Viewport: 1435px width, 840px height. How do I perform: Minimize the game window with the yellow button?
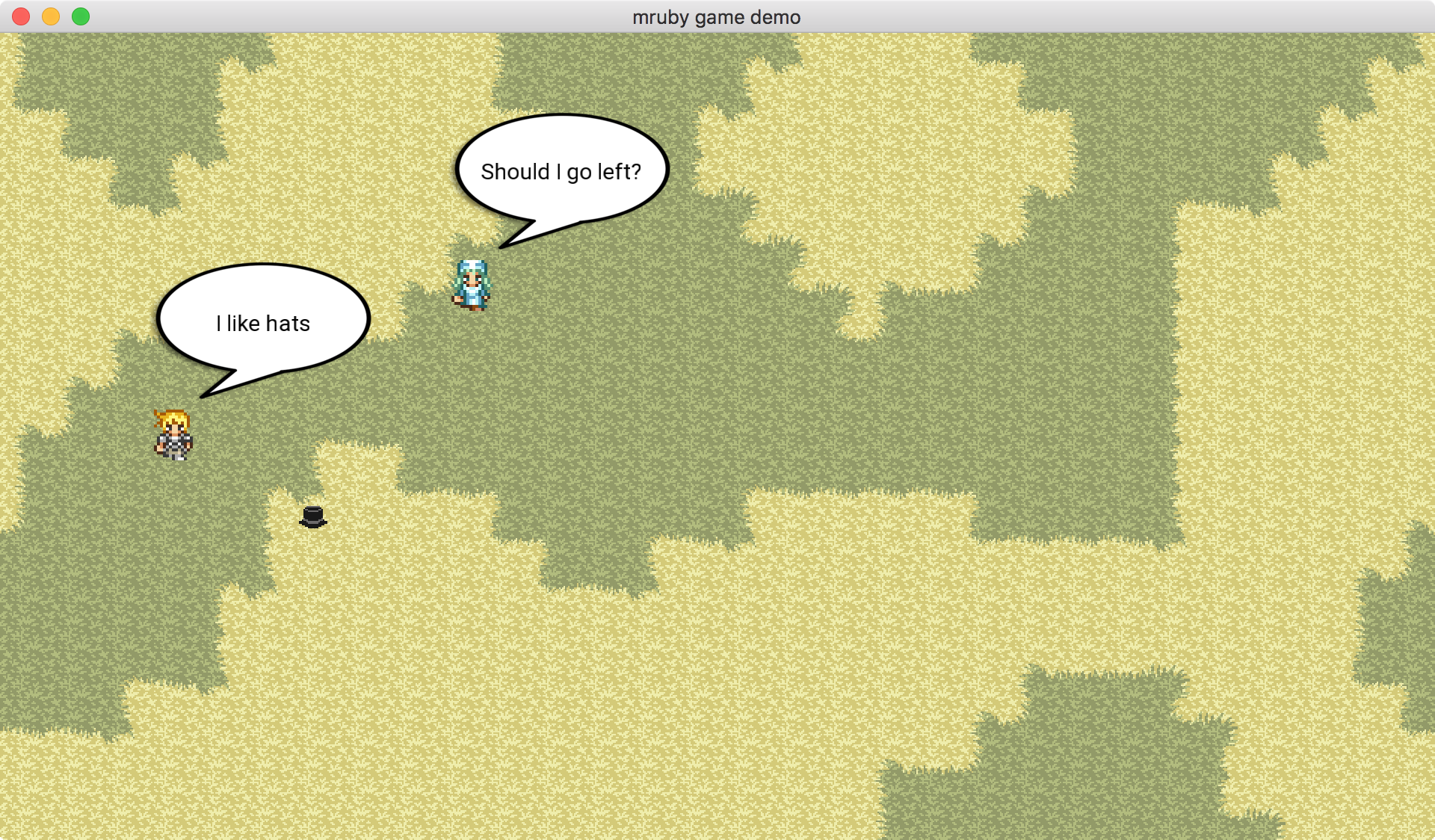tap(51, 16)
